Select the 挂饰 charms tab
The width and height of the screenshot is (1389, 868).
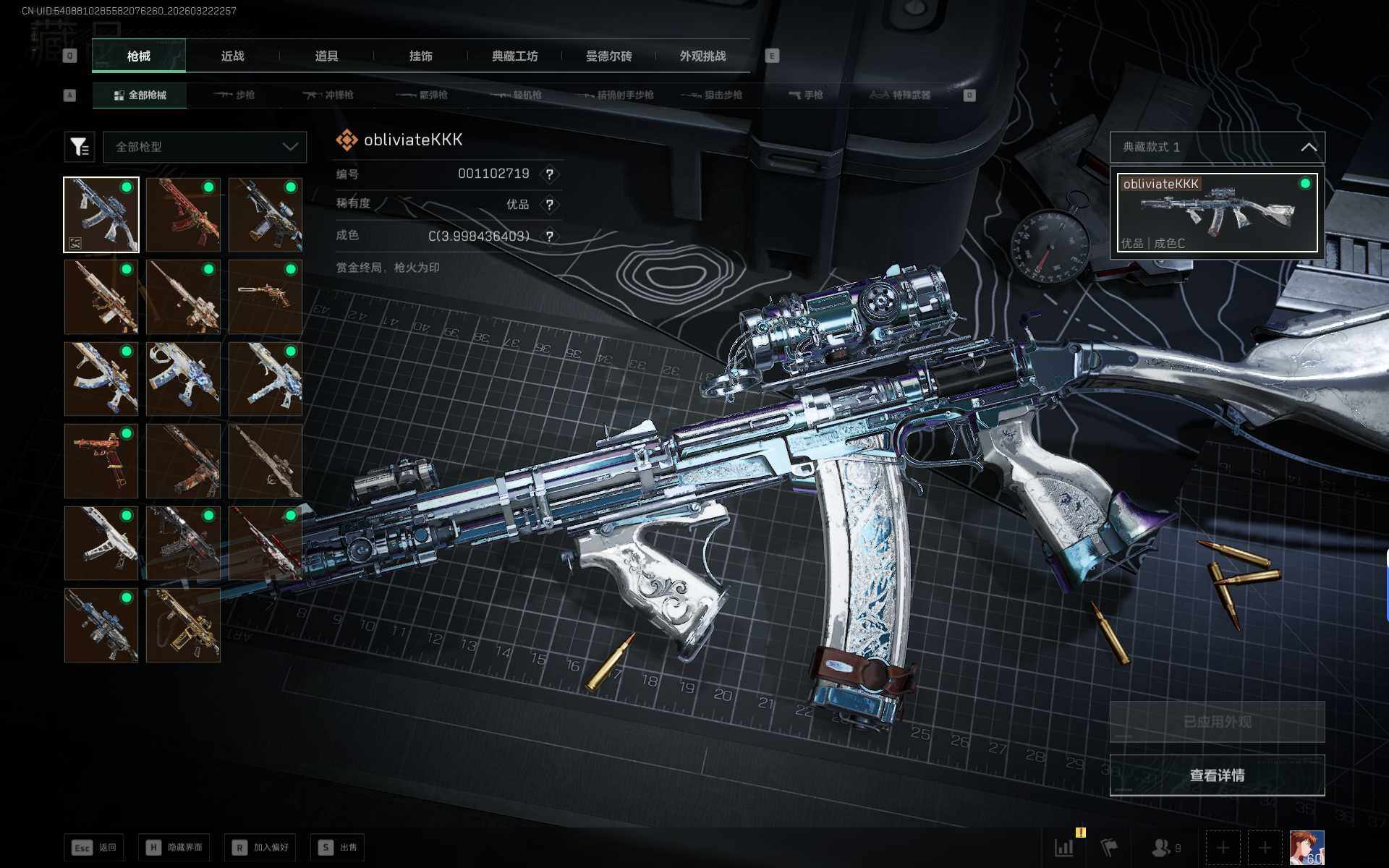tap(420, 56)
